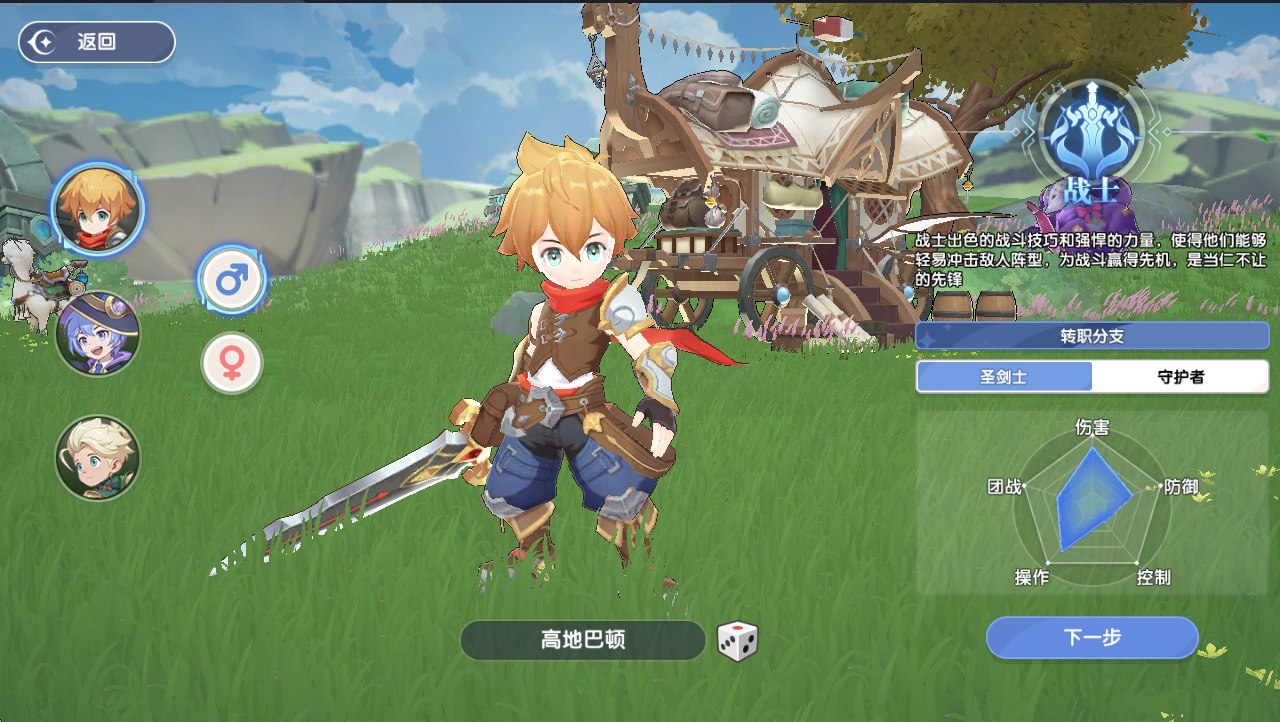1280x722 pixels.
Task: Click the 高地巴顿 name field
Action: (x=583, y=640)
